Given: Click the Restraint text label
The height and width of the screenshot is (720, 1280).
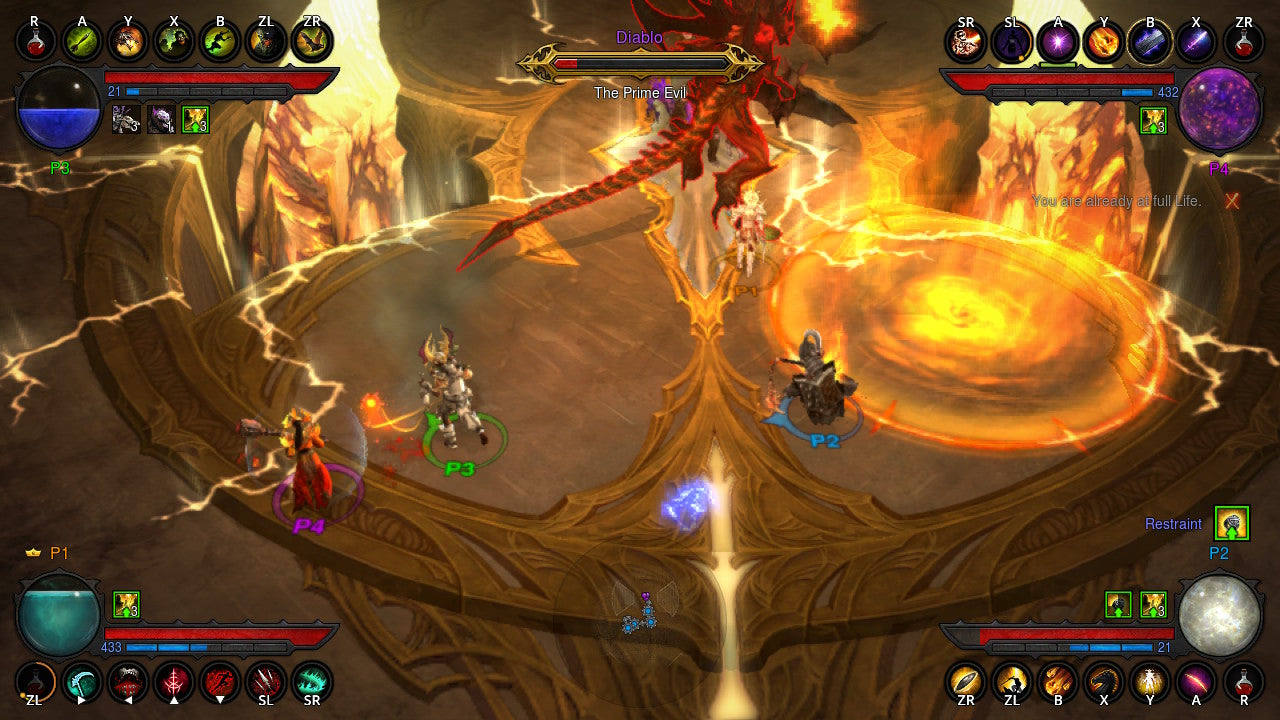Looking at the screenshot, I should pyautogui.click(x=1172, y=523).
